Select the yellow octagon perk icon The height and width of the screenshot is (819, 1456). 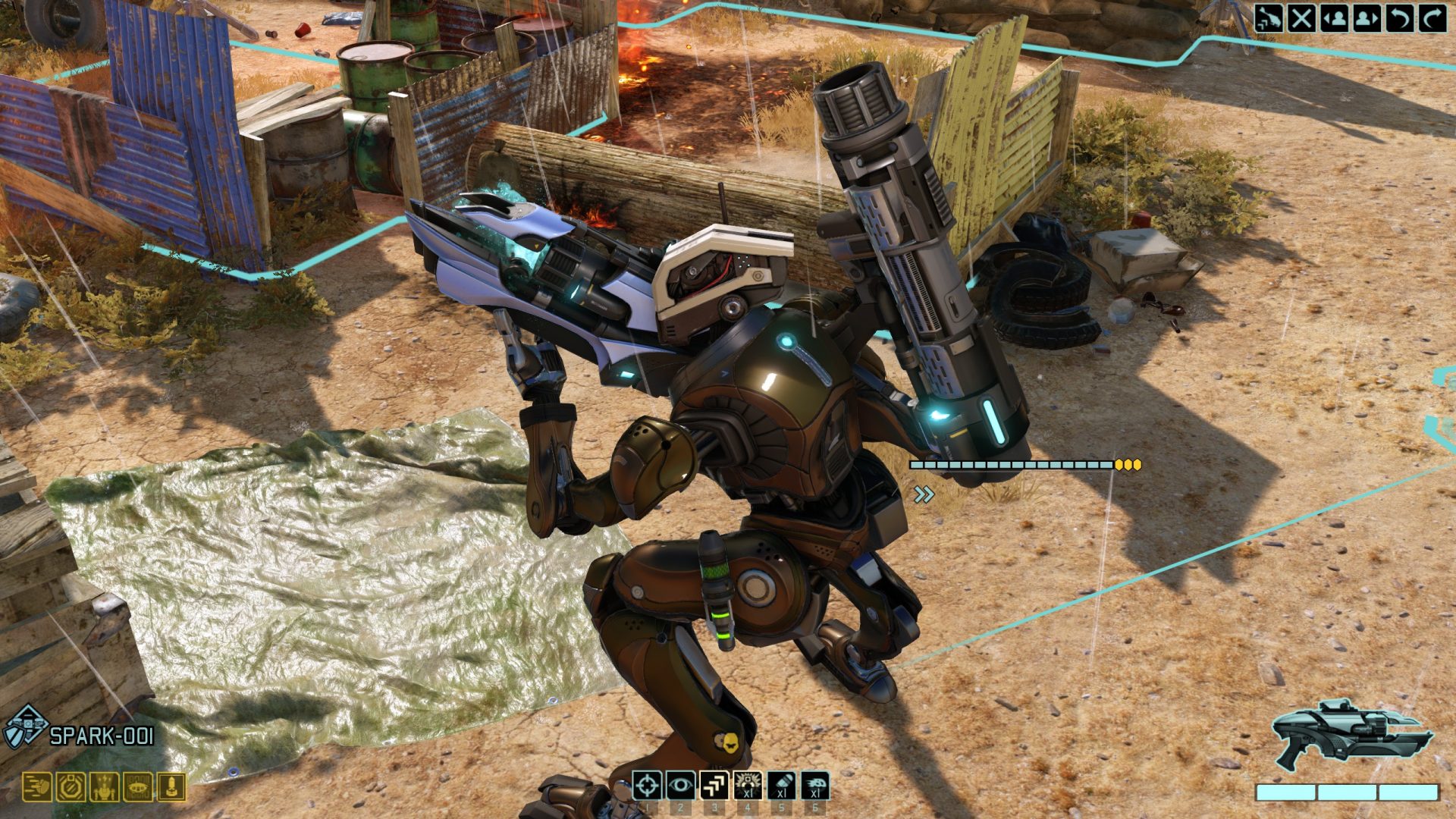tap(71, 787)
